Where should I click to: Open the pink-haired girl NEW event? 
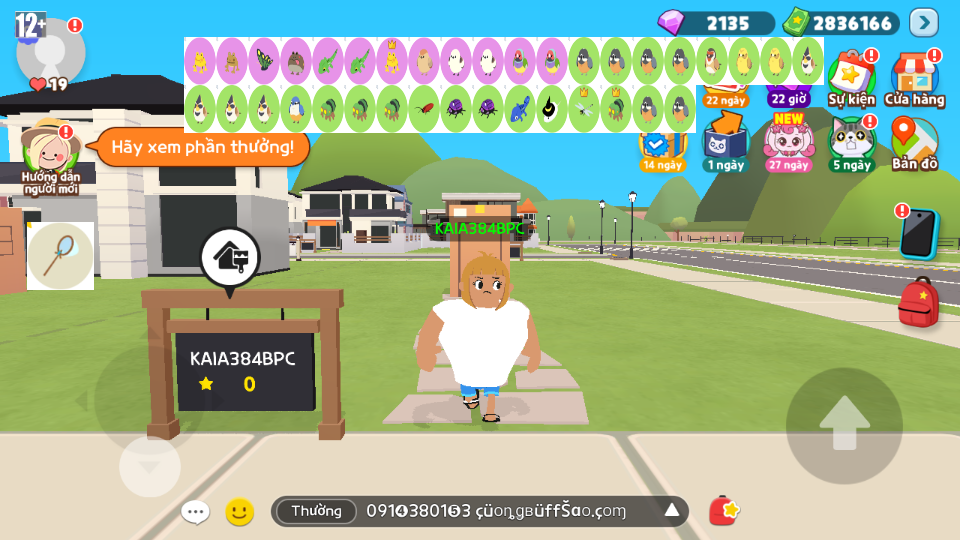(x=789, y=142)
